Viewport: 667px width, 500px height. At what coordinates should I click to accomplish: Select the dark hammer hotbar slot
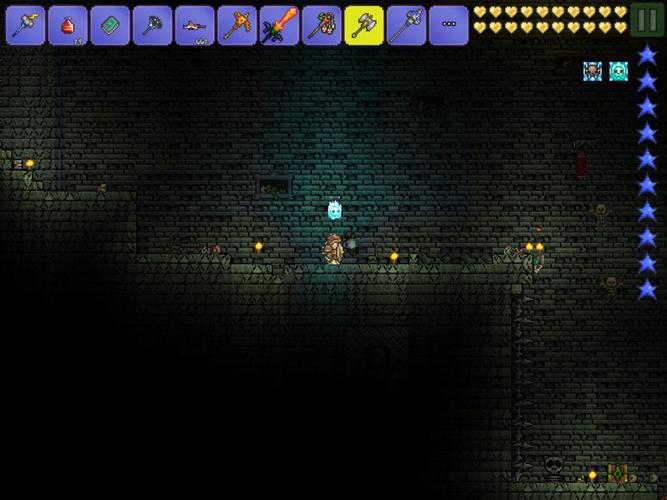point(153,25)
